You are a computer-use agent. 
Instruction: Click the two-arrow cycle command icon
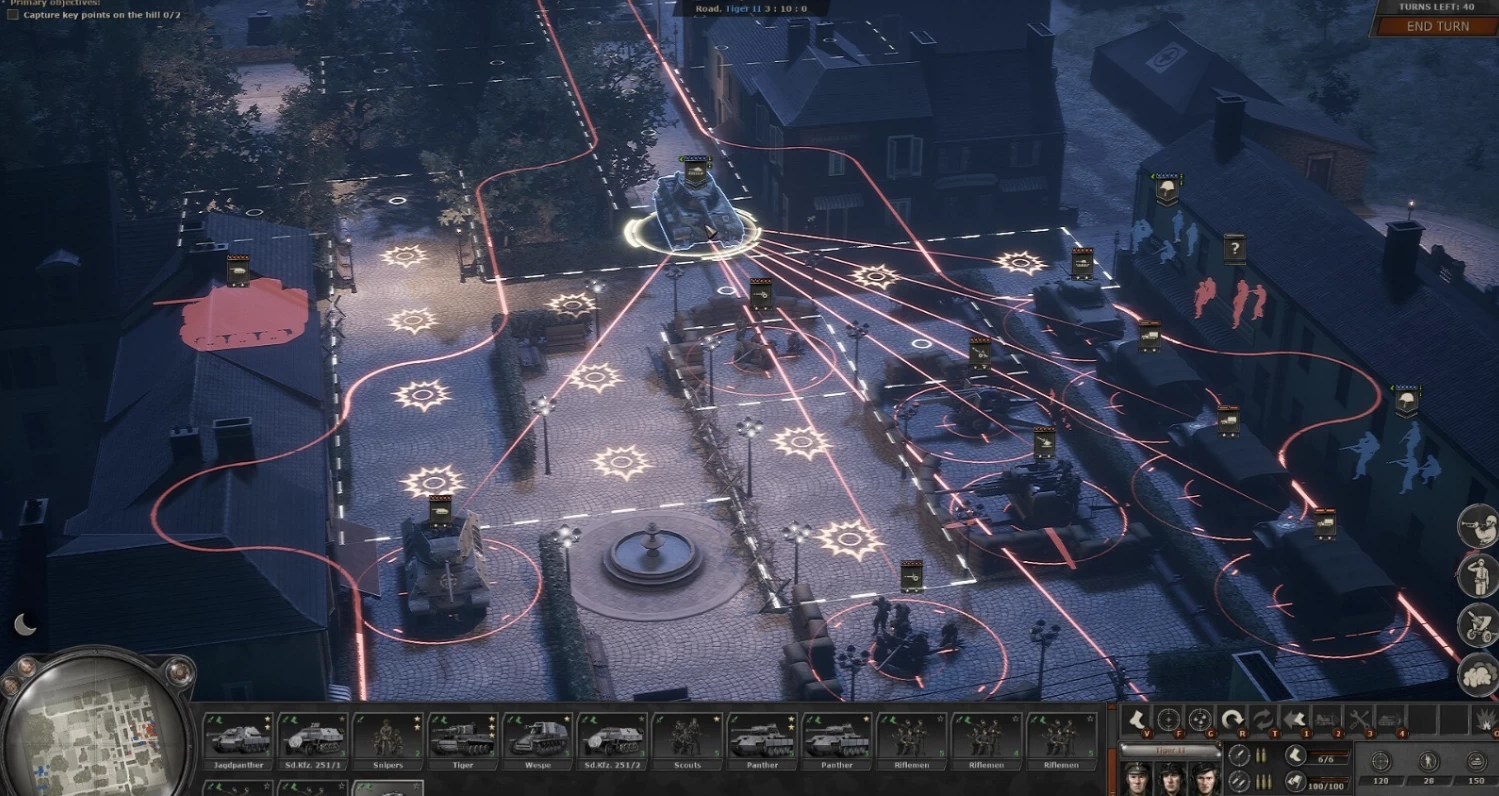coord(1264,719)
